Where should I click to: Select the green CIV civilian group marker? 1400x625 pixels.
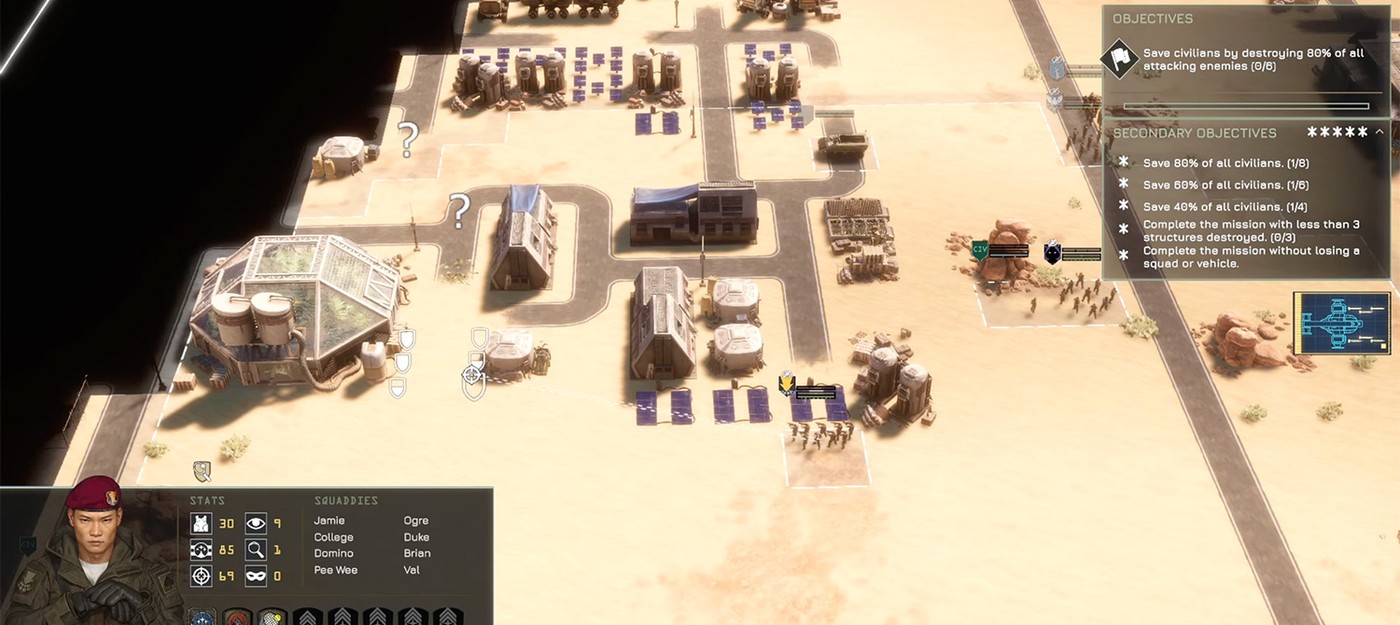pos(980,250)
